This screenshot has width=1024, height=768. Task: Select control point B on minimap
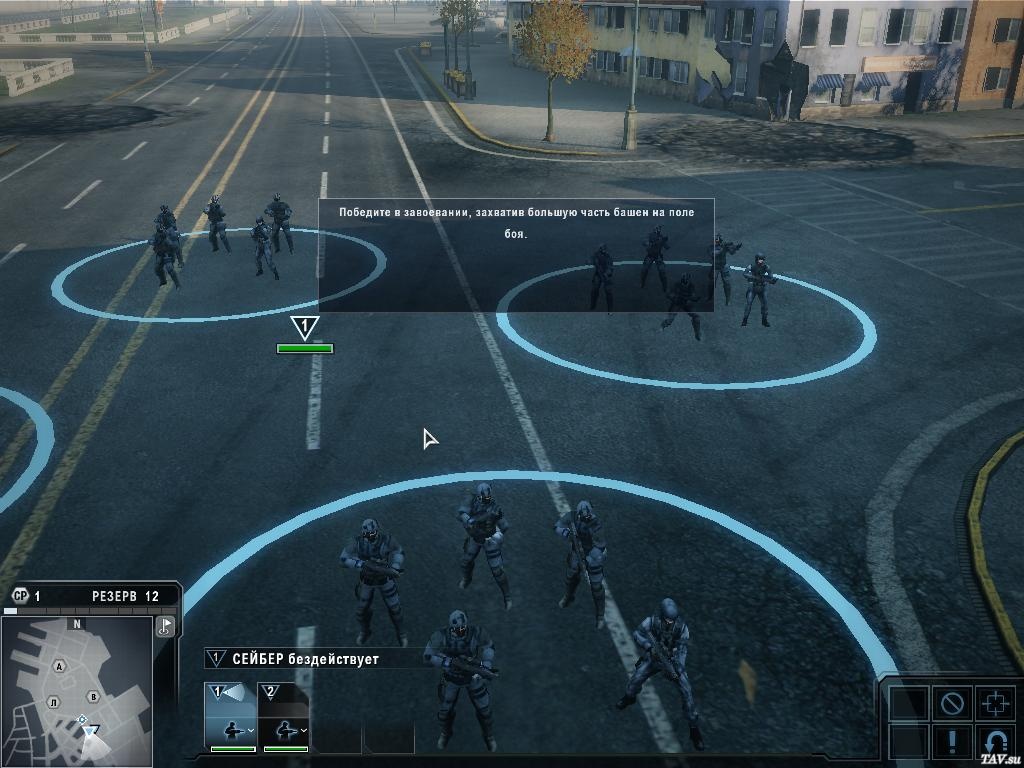[93, 696]
